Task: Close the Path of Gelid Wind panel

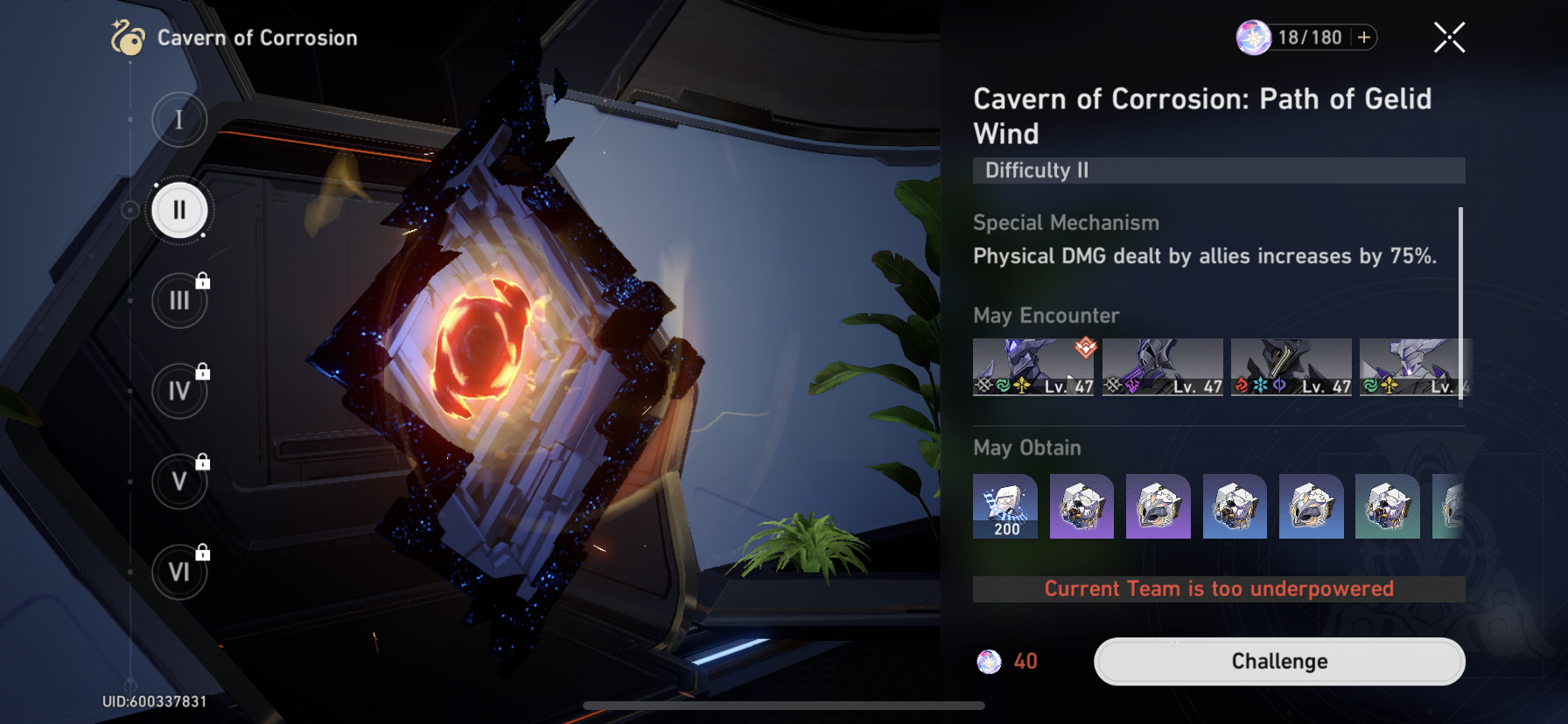Action: tap(1448, 37)
